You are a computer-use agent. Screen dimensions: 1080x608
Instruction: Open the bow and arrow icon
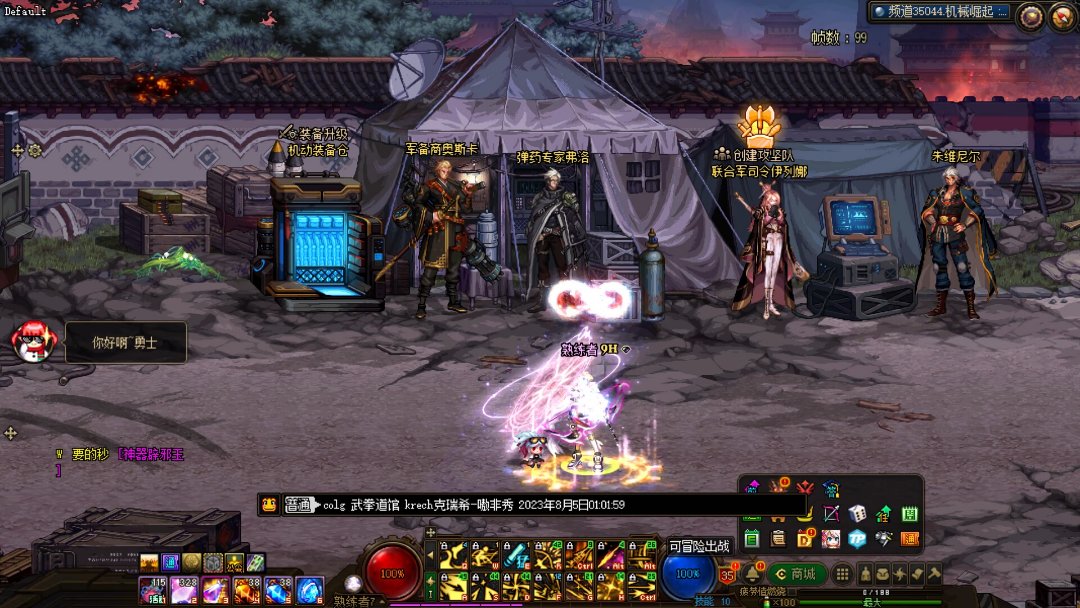(831, 514)
